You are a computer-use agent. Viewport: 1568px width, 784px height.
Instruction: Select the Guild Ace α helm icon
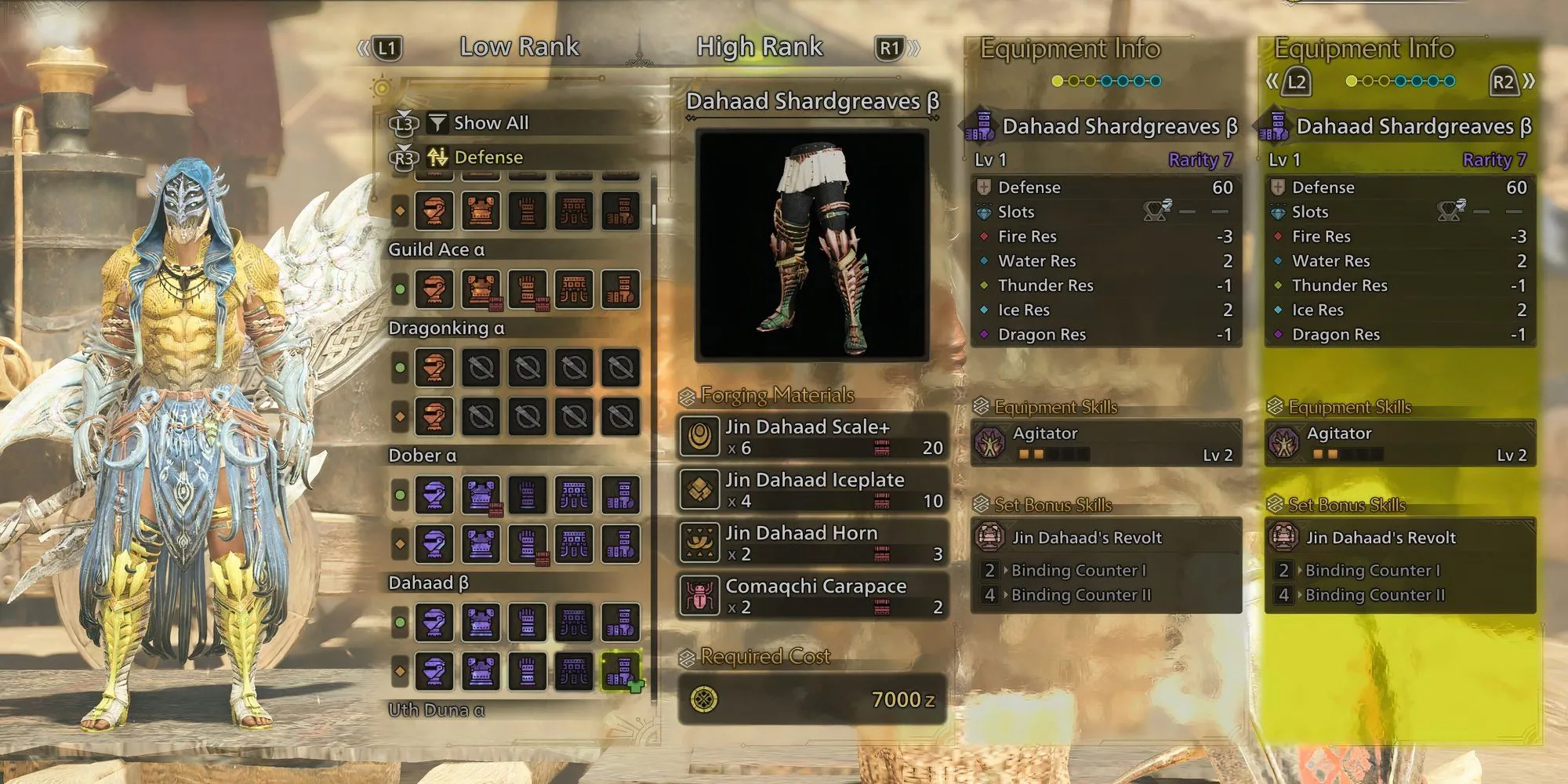point(434,289)
